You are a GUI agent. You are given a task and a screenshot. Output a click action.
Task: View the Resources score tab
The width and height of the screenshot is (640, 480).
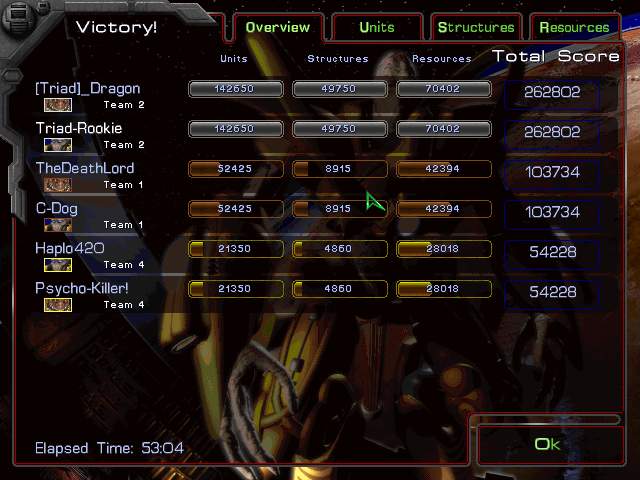pos(574,27)
